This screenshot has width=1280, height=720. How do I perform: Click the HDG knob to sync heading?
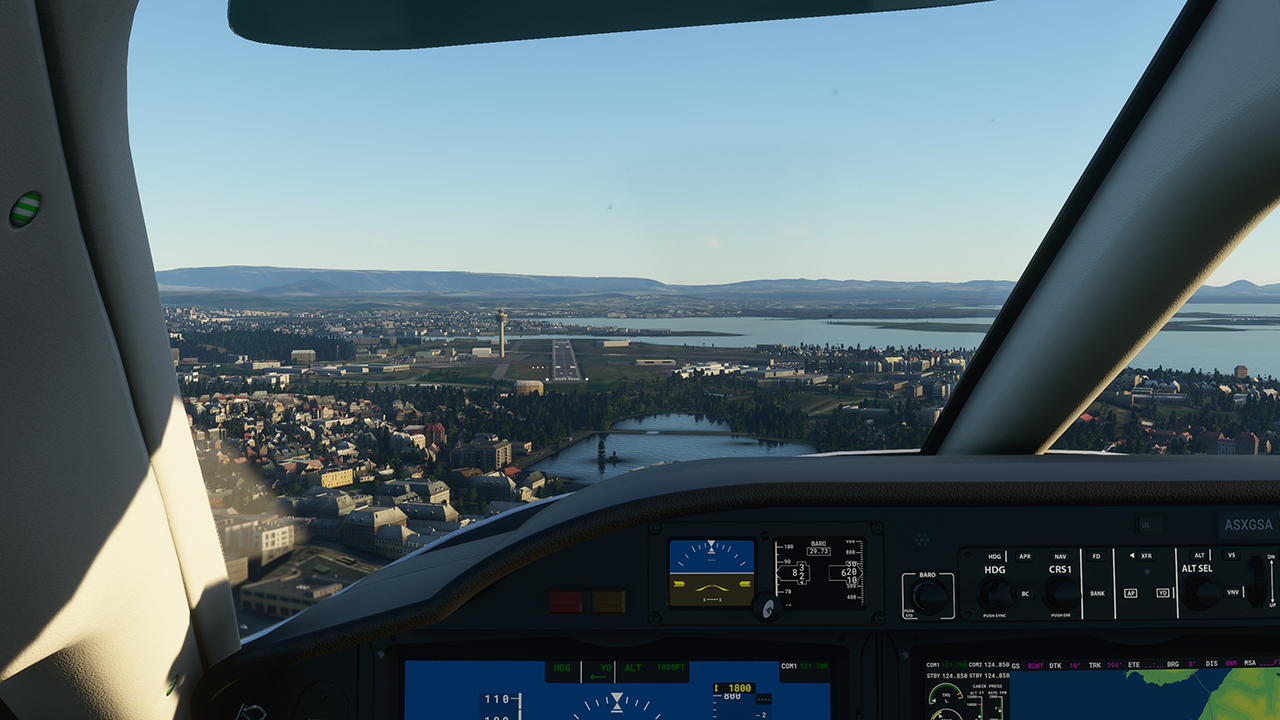click(995, 594)
